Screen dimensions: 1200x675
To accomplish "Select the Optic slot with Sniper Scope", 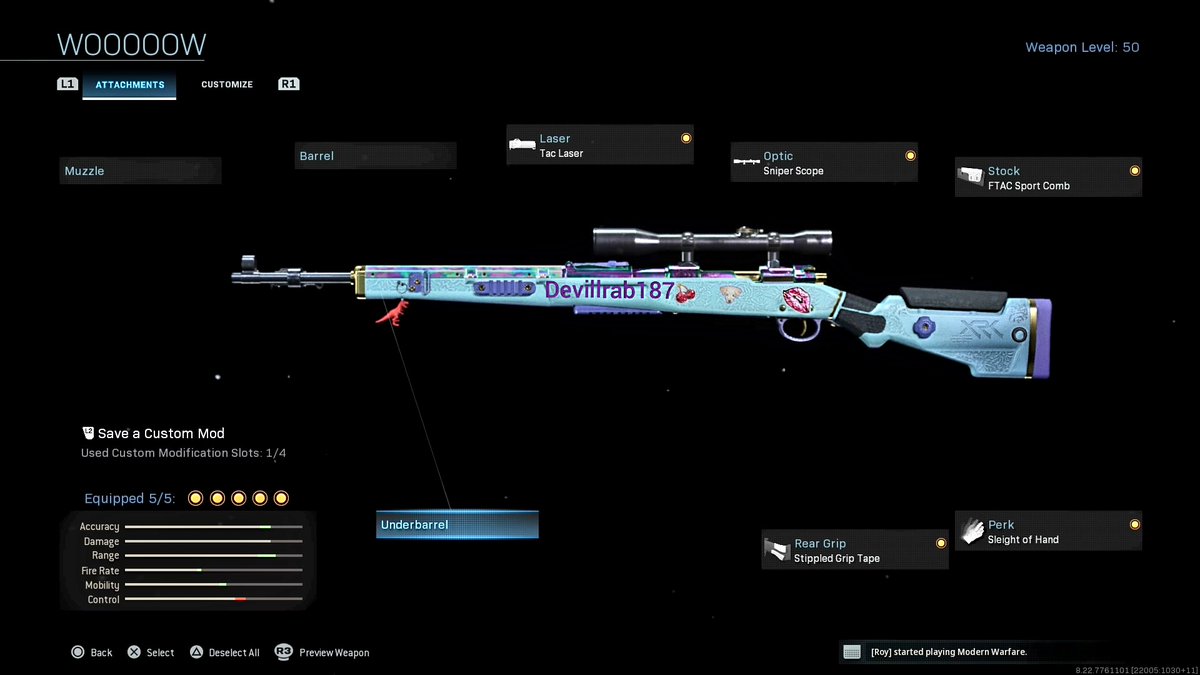I will click(x=824, y=162).
